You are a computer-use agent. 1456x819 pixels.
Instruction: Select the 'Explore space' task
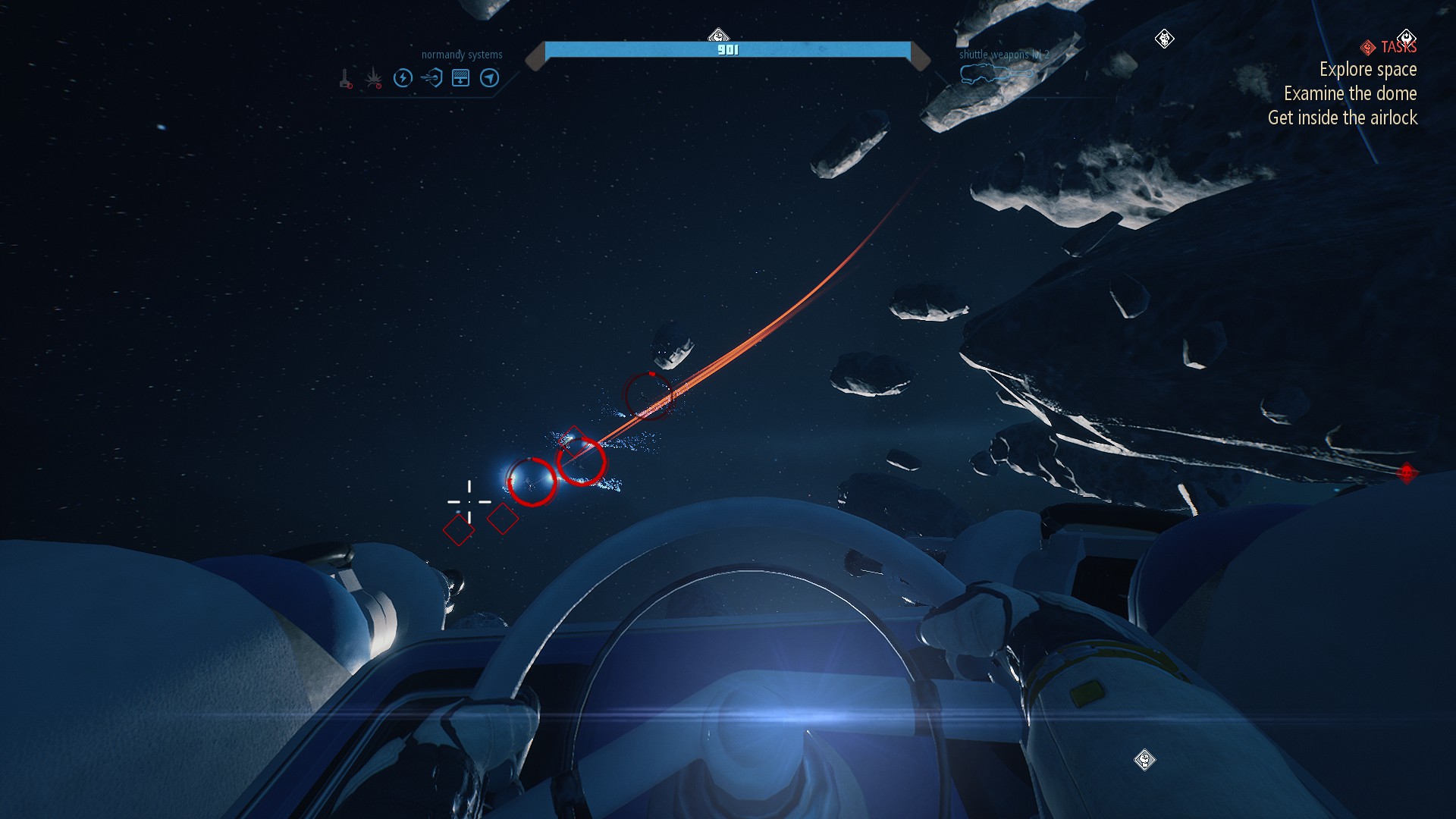click(x=1367, y=70)
